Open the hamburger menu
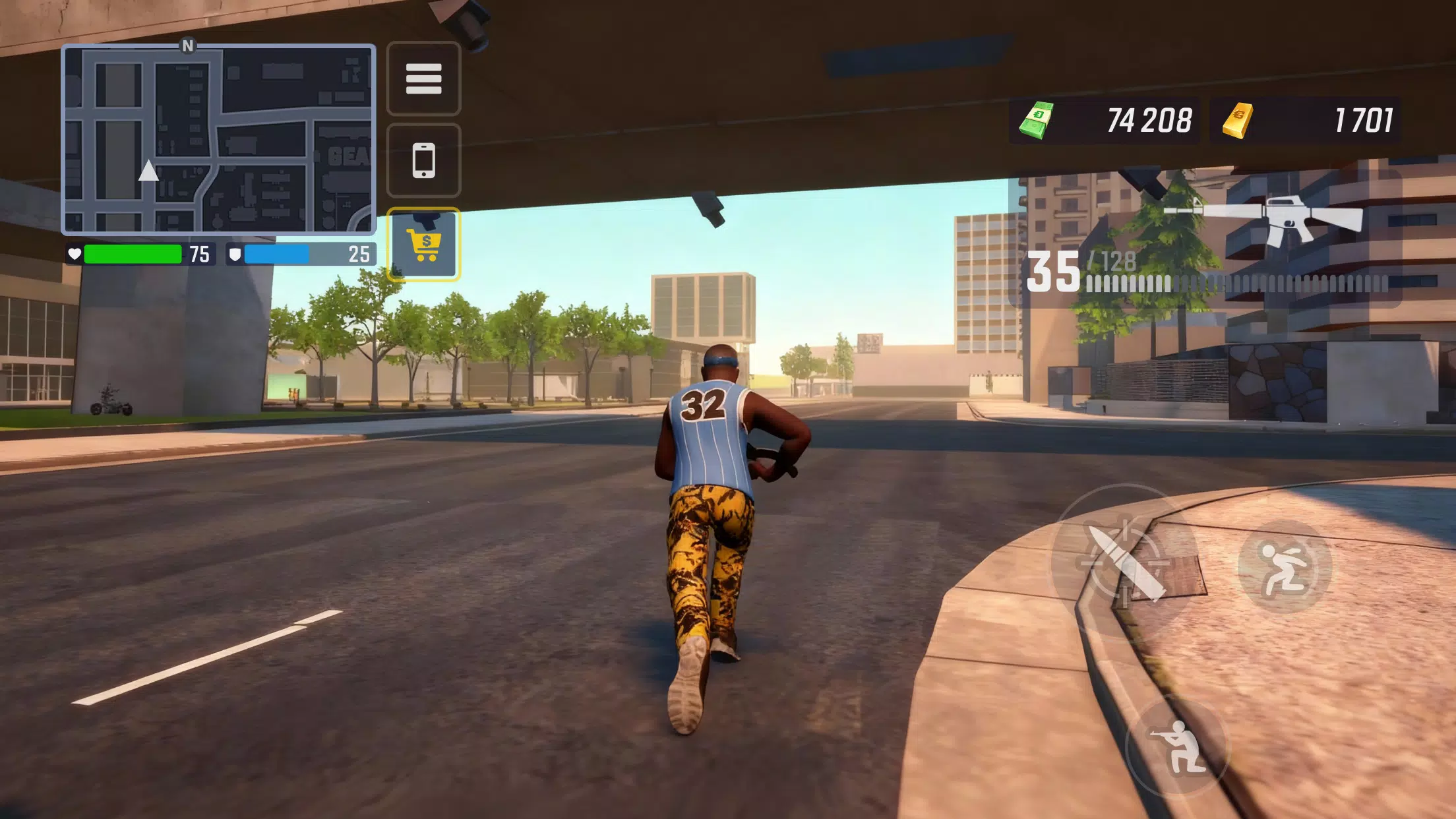The width and height of the screenshot is (1456, 819). click(424, 79)
